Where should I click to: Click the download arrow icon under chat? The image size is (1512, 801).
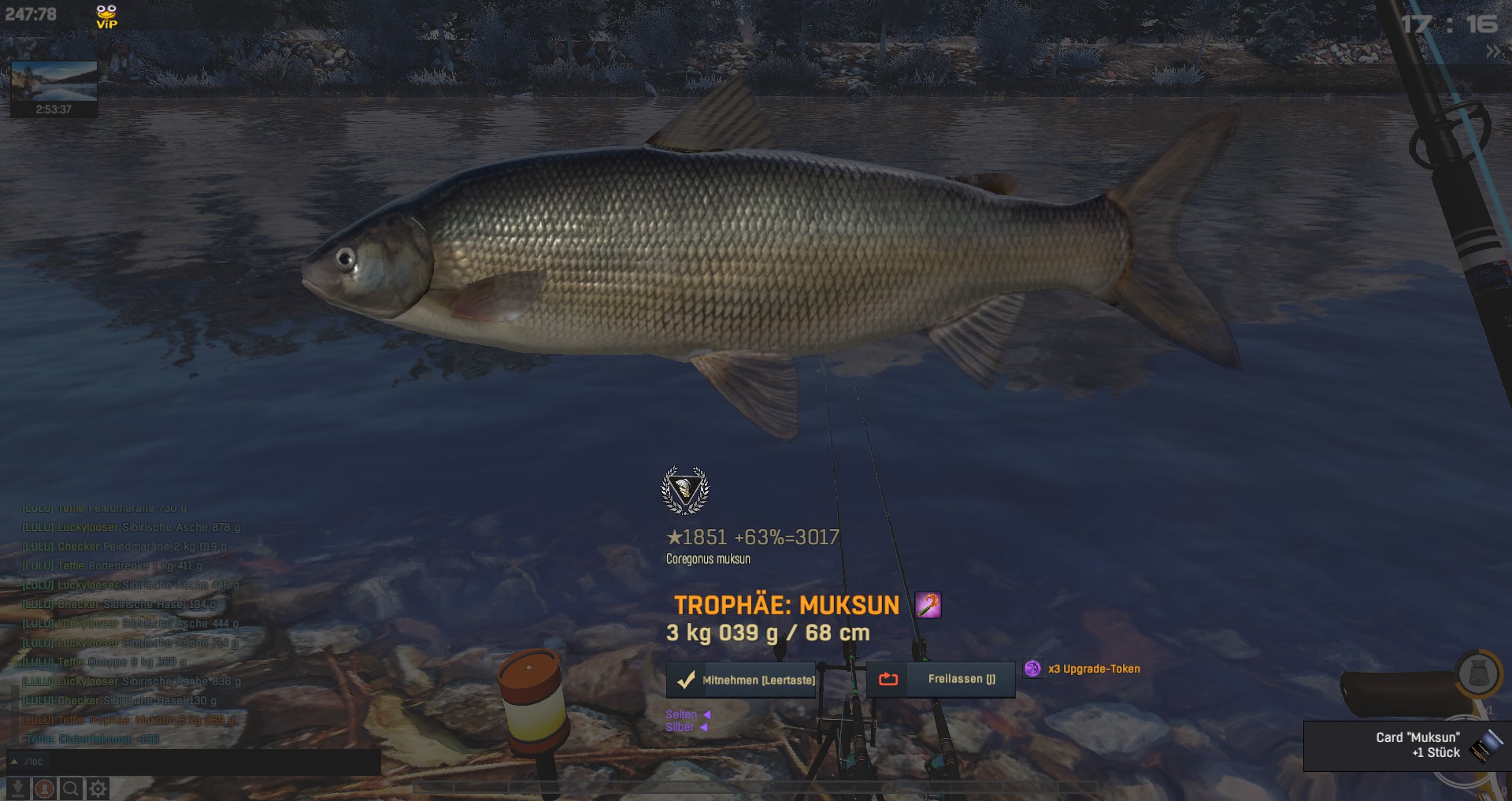click(17, 788)
